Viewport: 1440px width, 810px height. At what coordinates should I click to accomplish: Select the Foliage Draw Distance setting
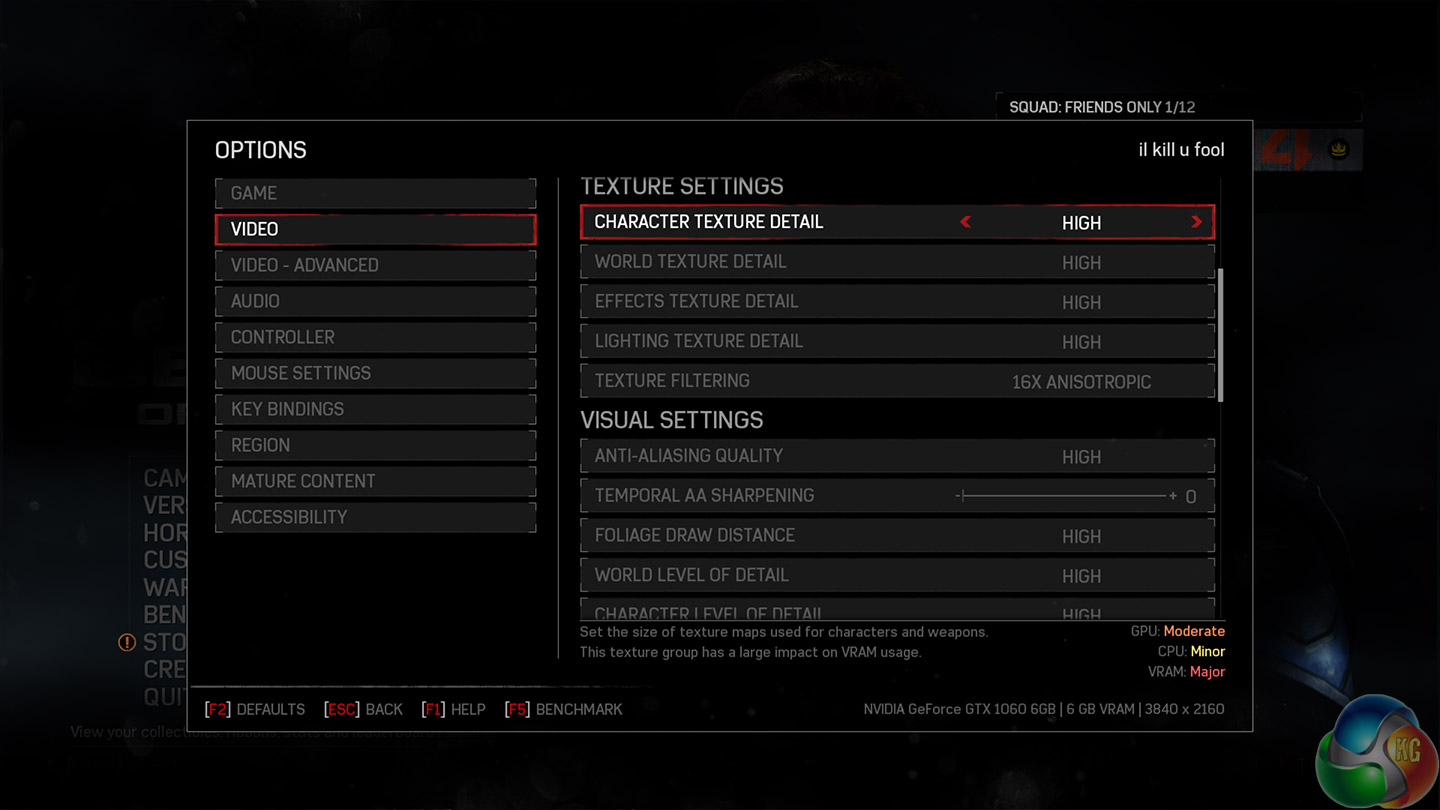click(897, 536)
